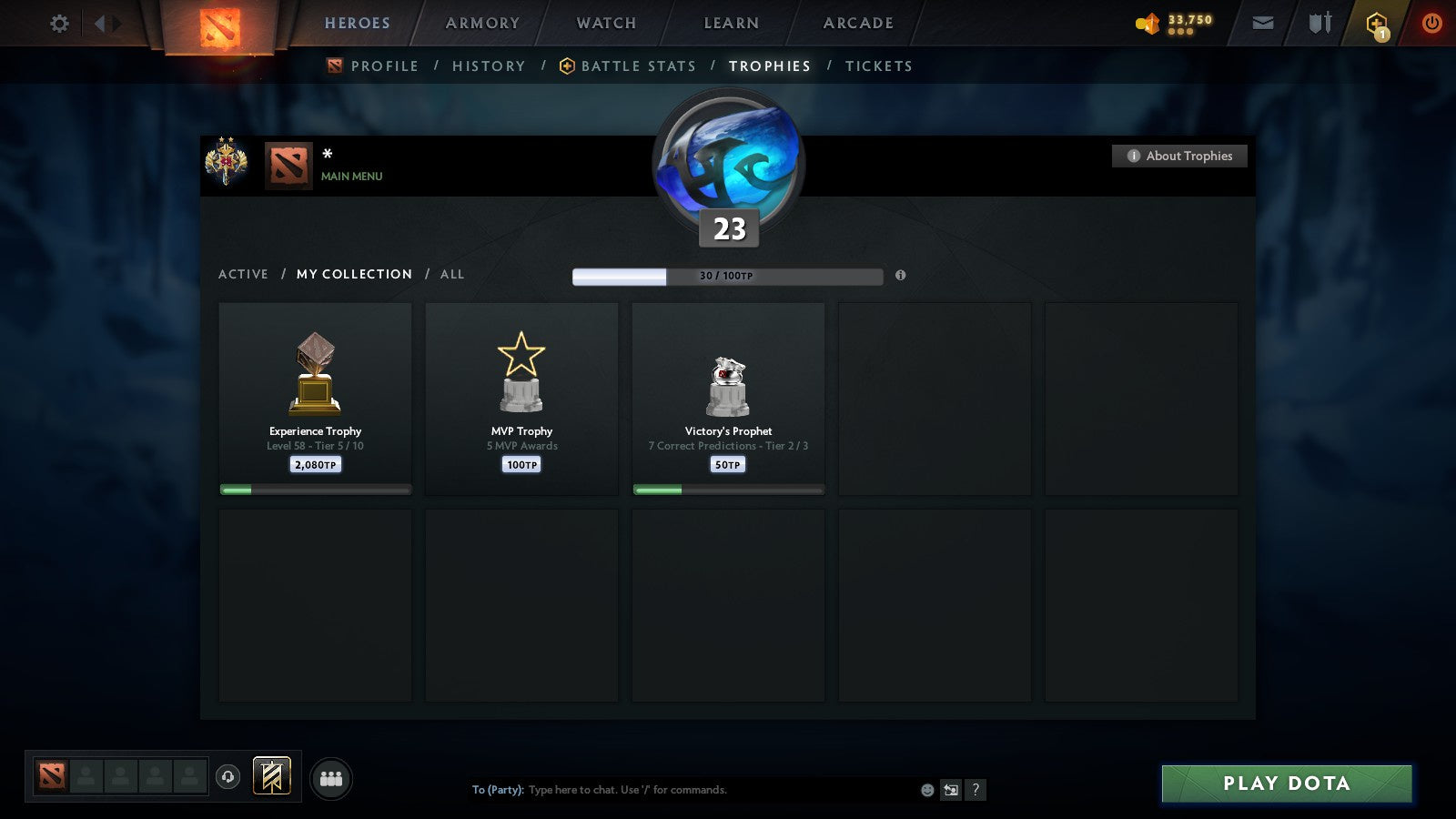Open the friends list people icon
The height and width of the screenshot is (819, 1456).
pos(332,778)
